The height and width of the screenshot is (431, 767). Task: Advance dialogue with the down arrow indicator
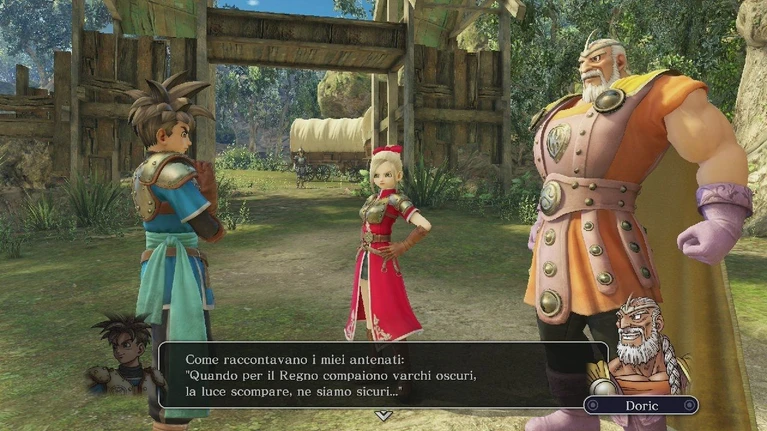(382, 414)
